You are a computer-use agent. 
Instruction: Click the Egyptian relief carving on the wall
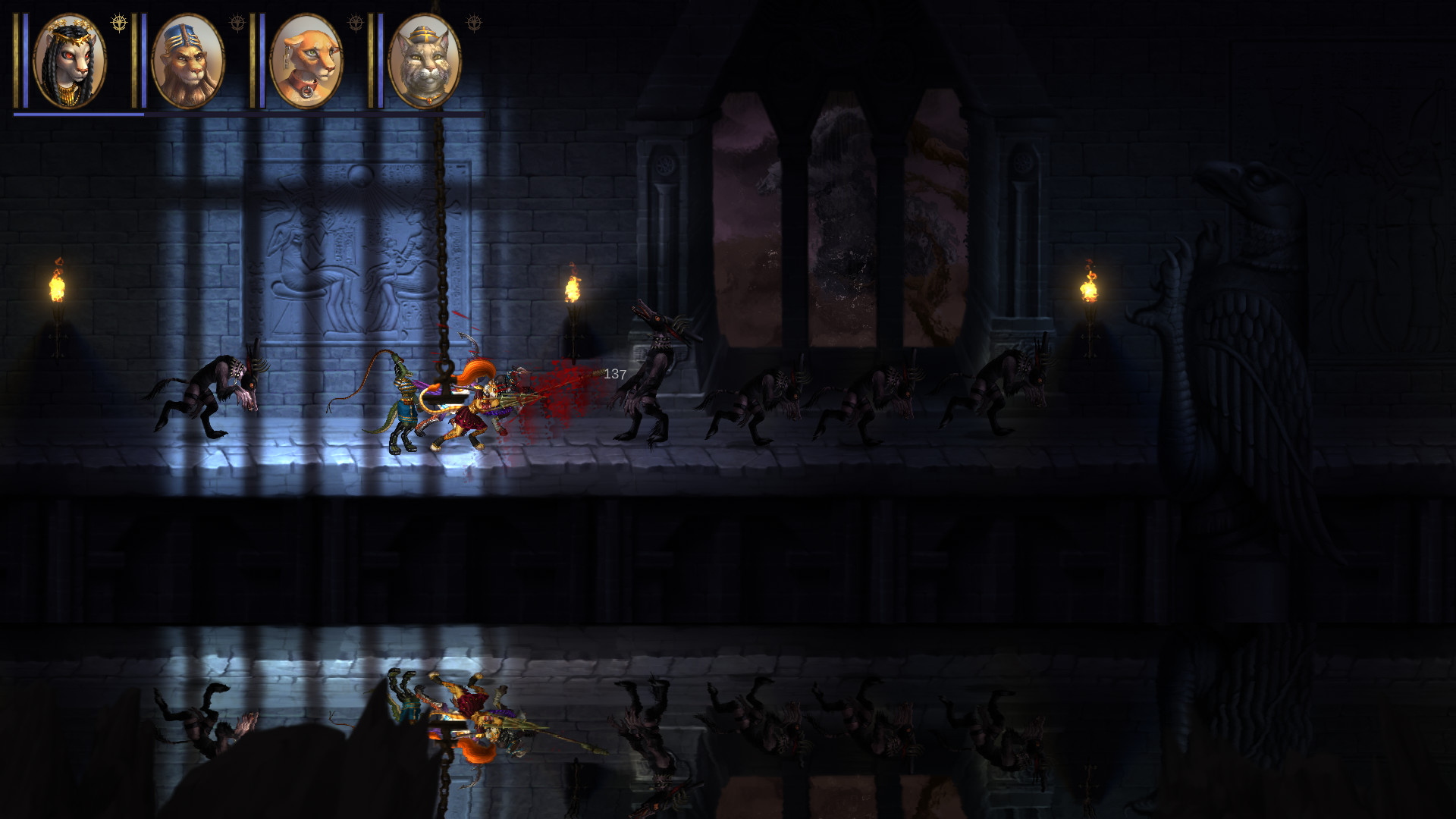click(x=349, y=250)
